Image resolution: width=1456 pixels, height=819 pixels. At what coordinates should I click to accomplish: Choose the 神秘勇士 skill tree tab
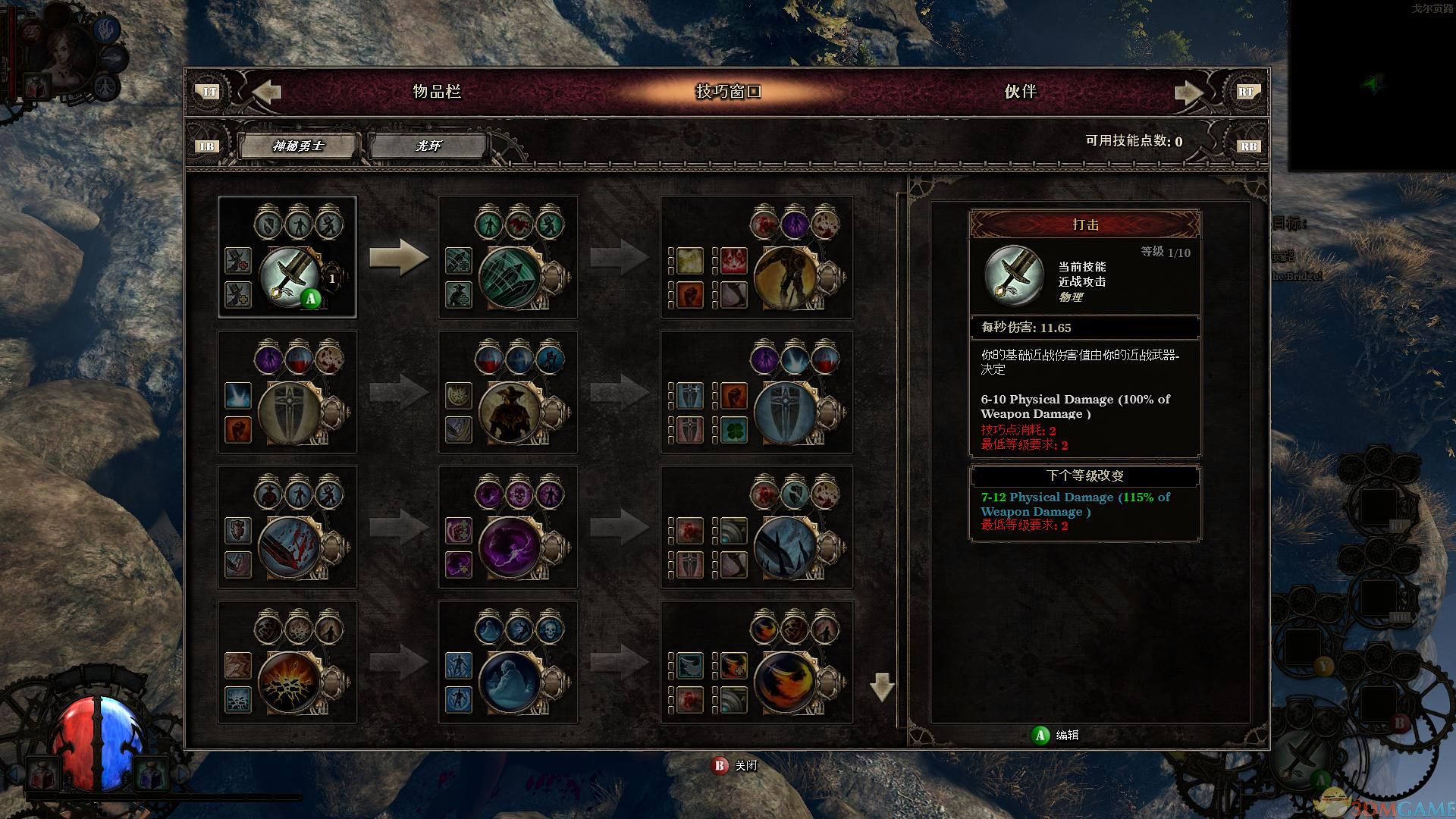(298, 146)
